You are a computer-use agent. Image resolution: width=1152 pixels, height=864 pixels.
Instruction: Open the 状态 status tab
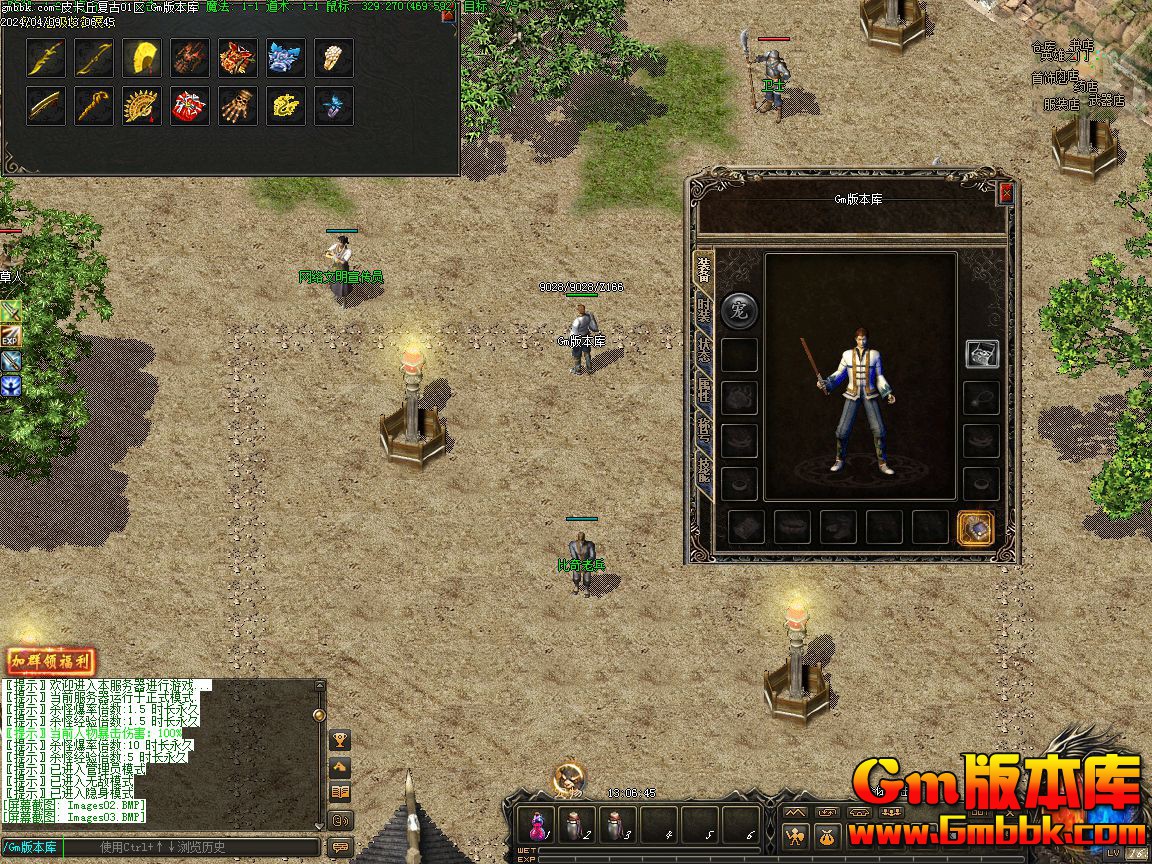(704, 351)
